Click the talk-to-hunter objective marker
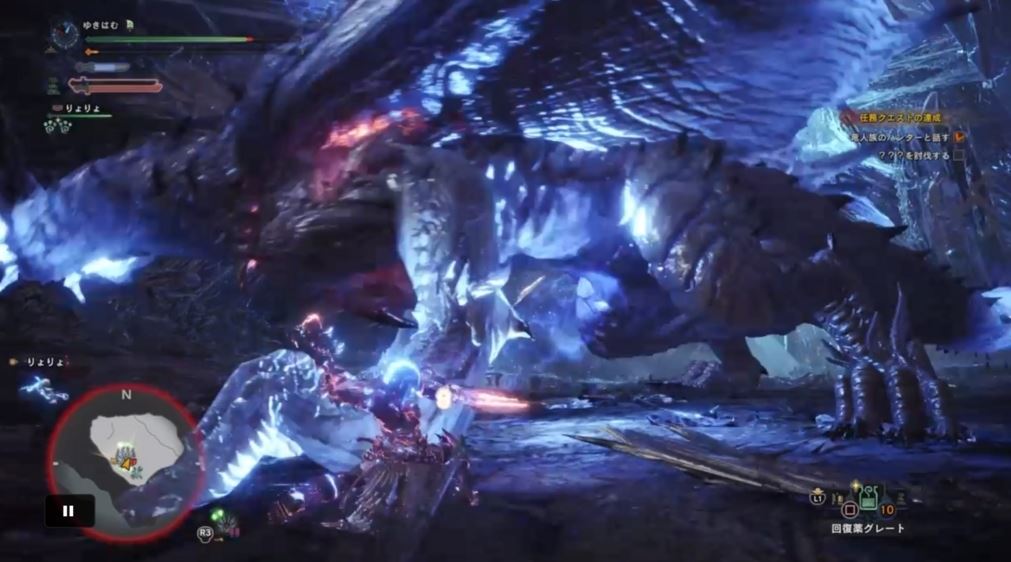Screen dimensions: 1011x562 pyautogui.click(x=959, y=137)
